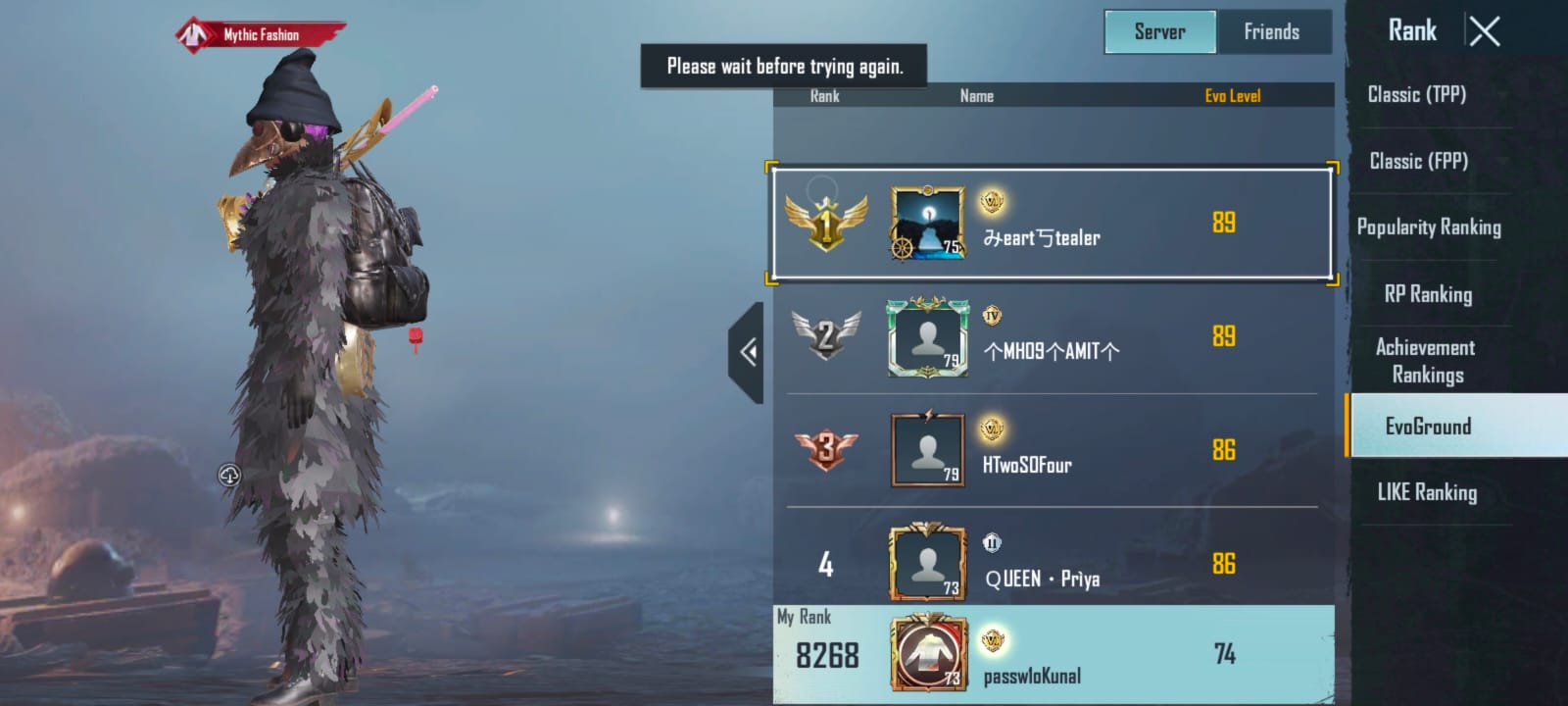Viewport: 1568px width, 706px height.
Task: Choose the rank 3 HTwoSOFour player row
Action: [x=1052, y=451]
